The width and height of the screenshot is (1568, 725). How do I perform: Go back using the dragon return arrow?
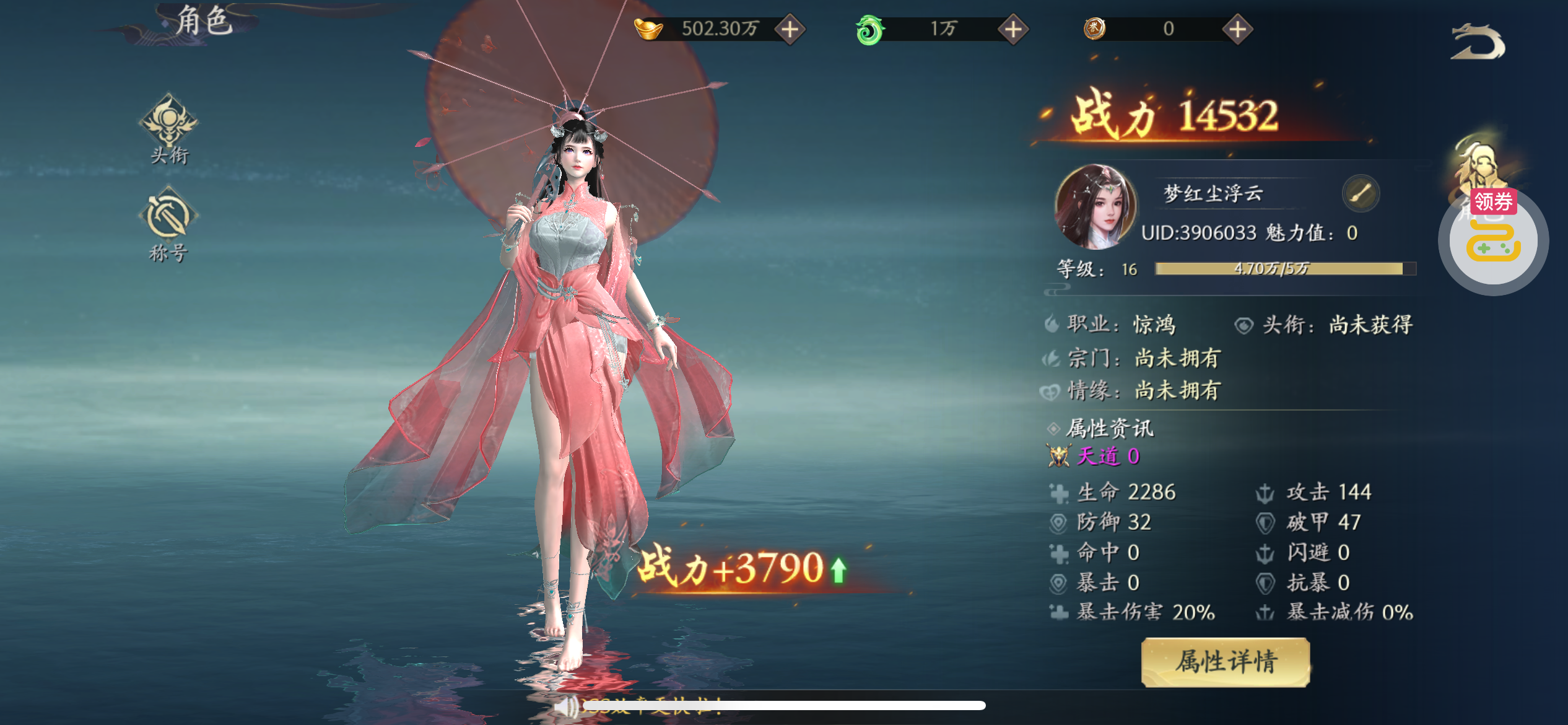click(x=1478, y=43)
